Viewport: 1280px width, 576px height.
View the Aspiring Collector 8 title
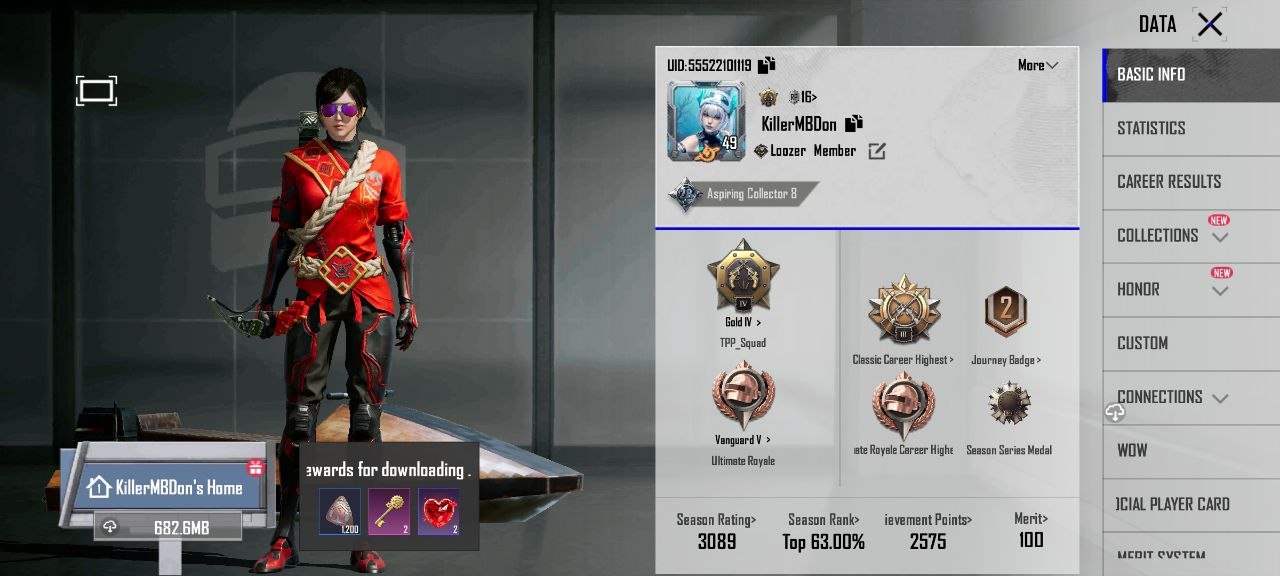pyautogui.click(x=740, y=194)
